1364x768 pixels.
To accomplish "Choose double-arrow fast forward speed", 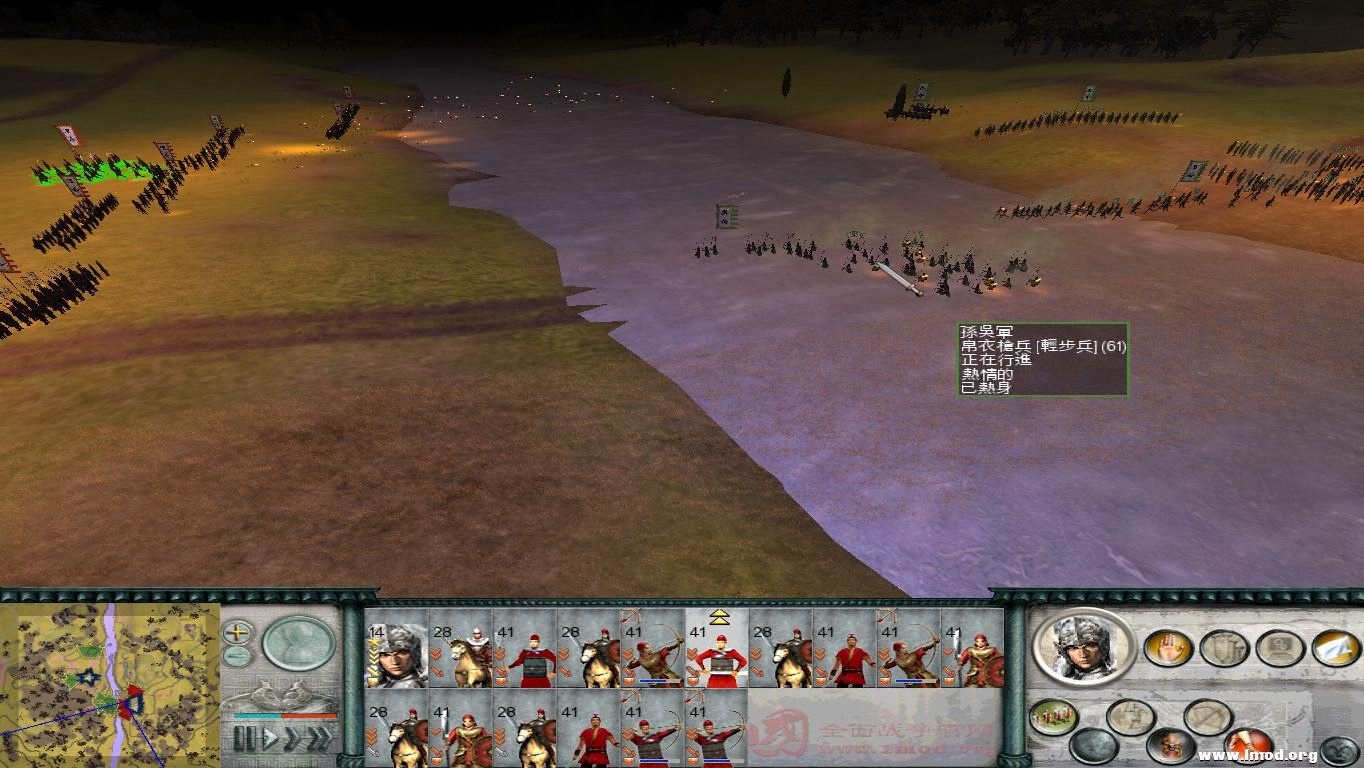I will point(293,740).
